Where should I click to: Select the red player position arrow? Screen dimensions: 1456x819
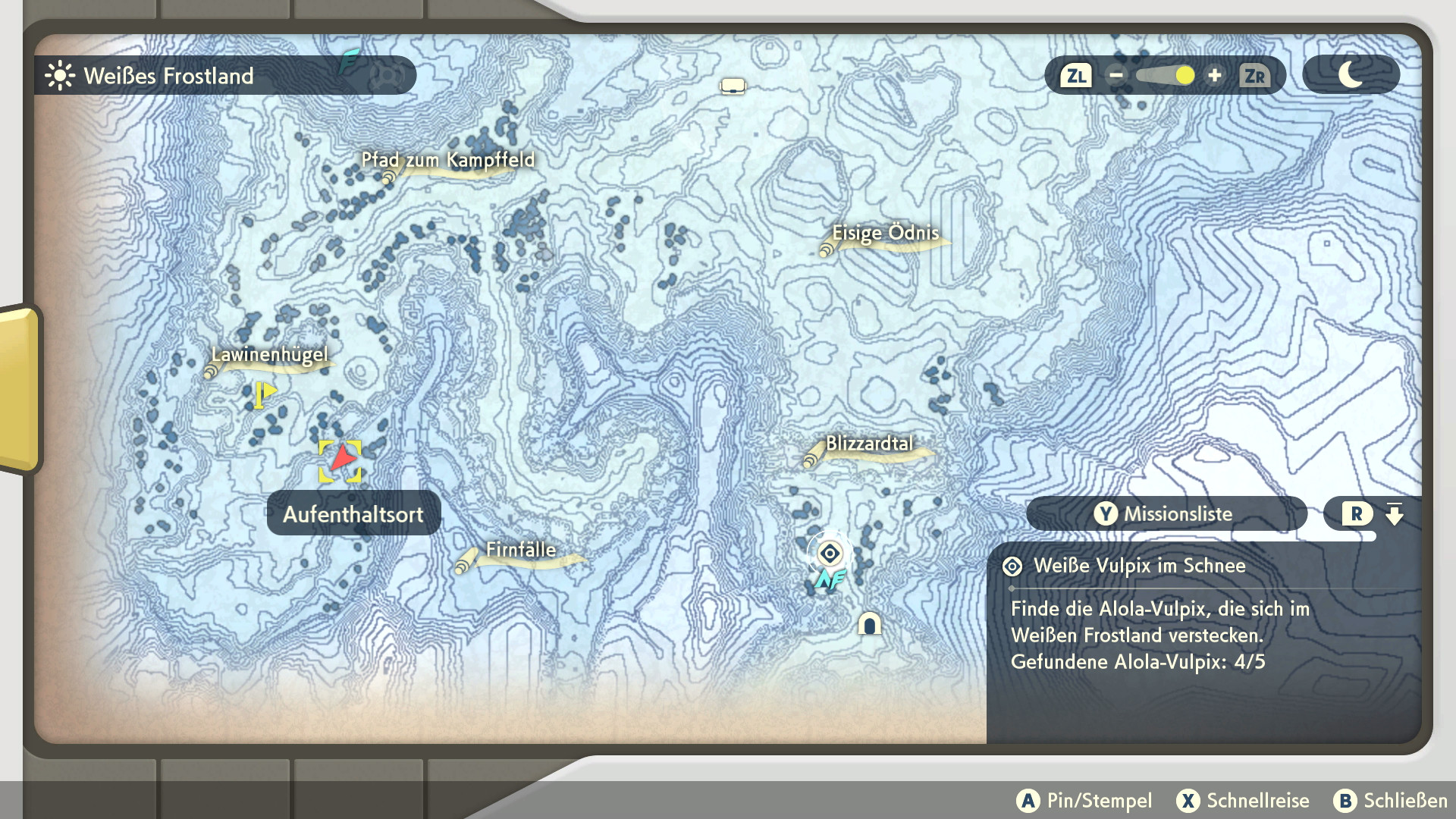(341, 460)
